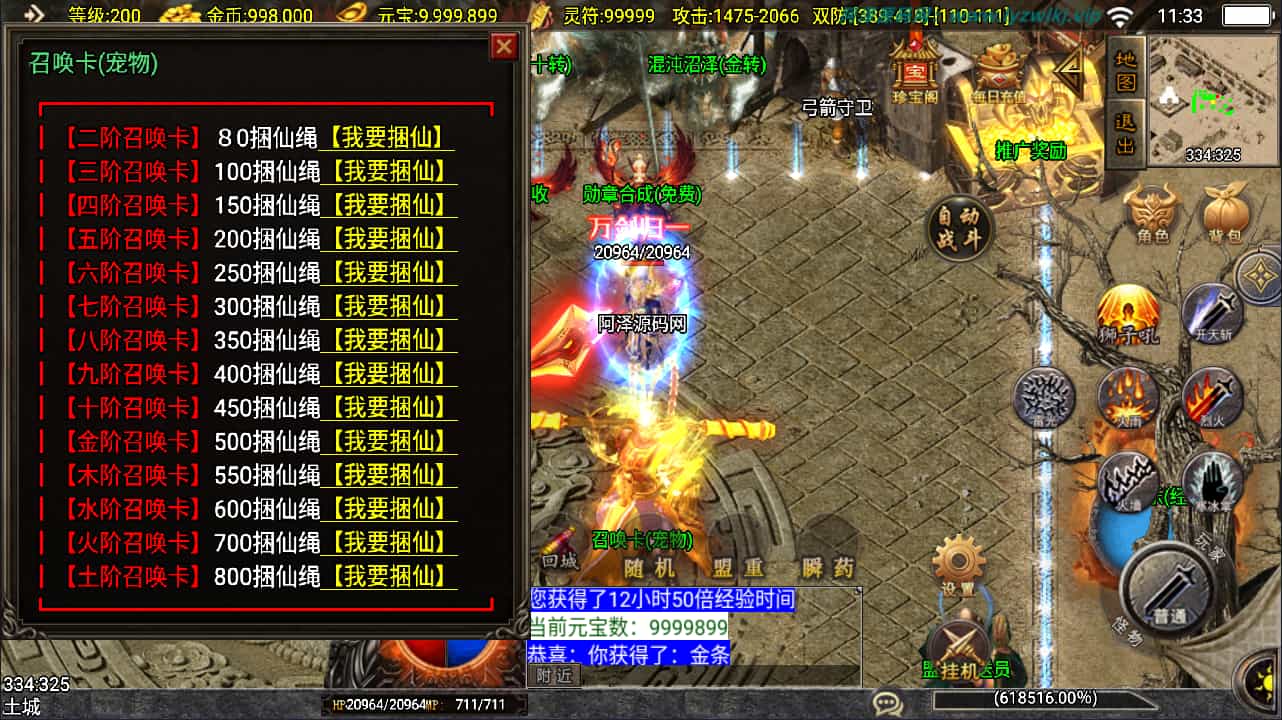Switch chat channel with 附近 button
Image resolution: width=1282 pixels, height=720 pixels.
point(553,676)
